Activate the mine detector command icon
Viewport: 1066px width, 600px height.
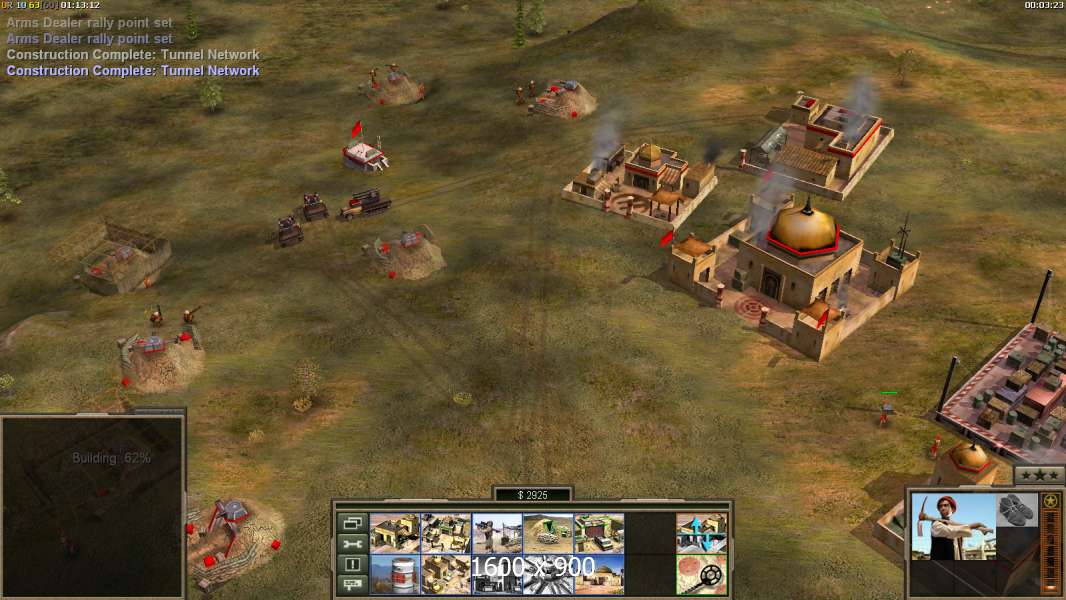pyautogui.click(x=701, y=574)
